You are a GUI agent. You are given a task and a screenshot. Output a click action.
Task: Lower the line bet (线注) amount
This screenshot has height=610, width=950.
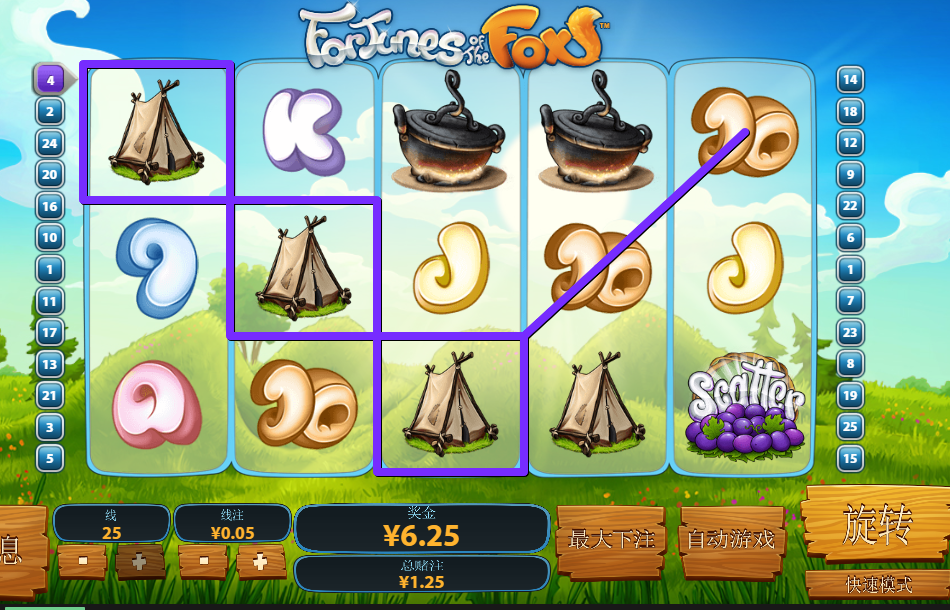(204, 562)
